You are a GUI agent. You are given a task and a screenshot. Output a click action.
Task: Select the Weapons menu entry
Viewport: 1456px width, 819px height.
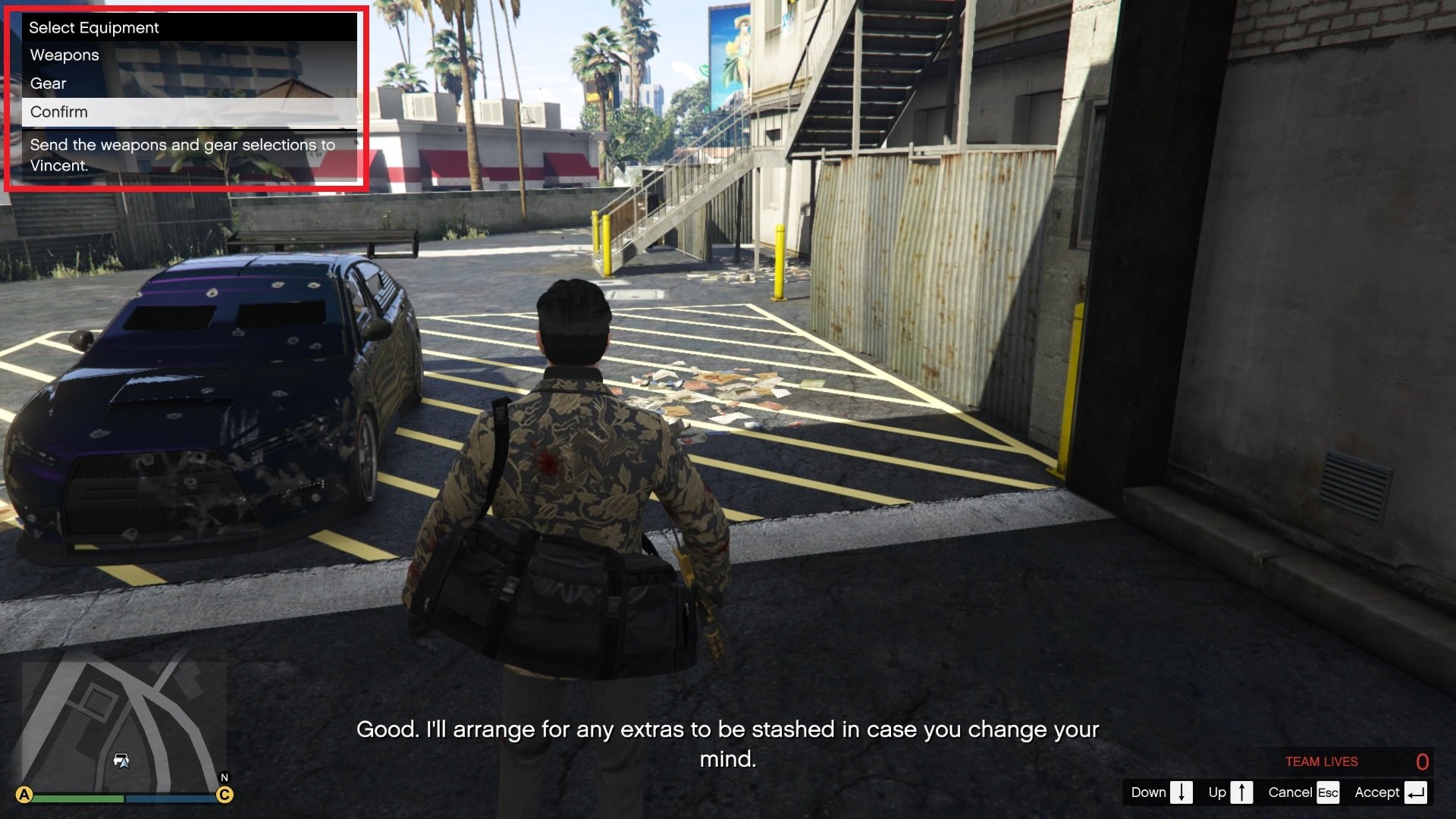(64, 55)
